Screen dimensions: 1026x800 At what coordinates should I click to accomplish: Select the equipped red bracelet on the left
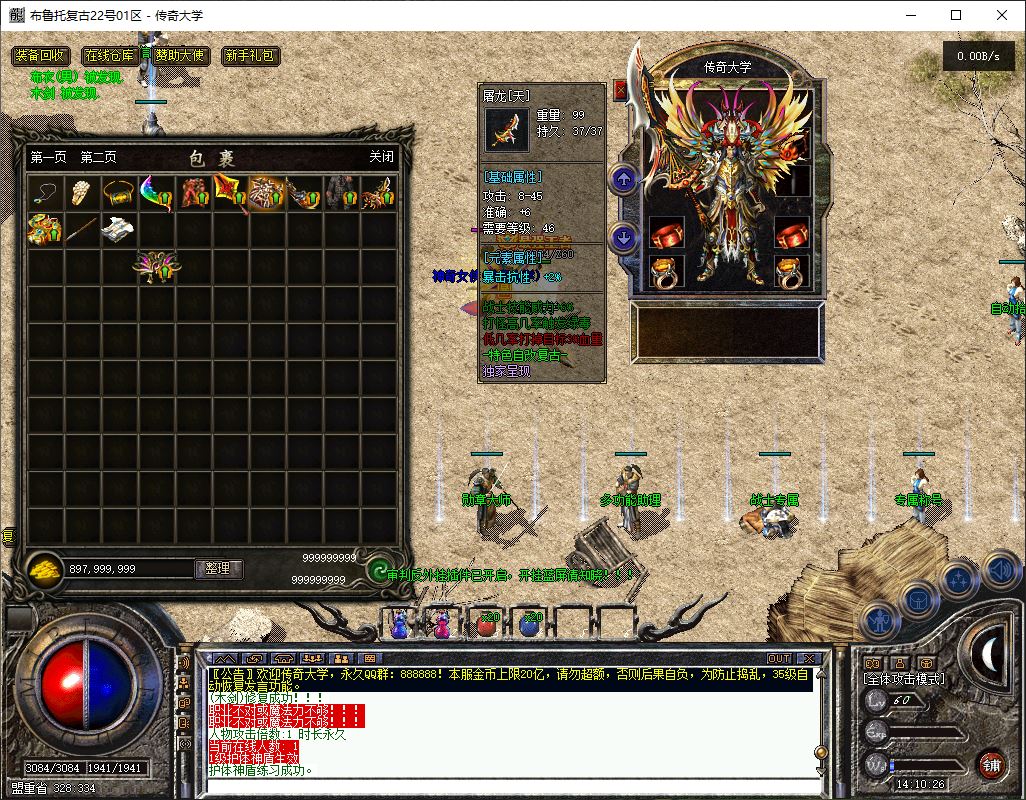click(667, 236)
